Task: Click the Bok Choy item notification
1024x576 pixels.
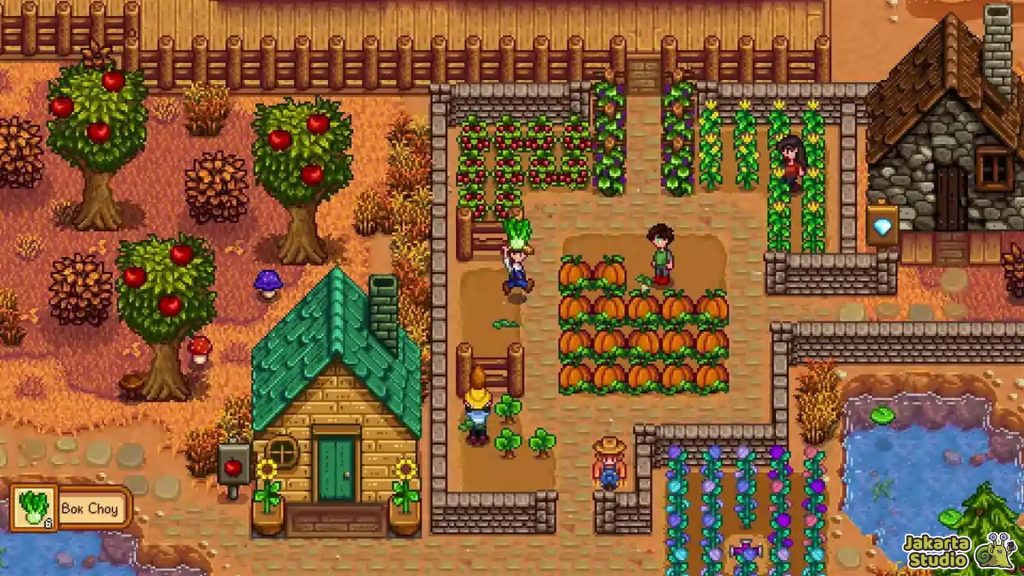Action: 70,508
